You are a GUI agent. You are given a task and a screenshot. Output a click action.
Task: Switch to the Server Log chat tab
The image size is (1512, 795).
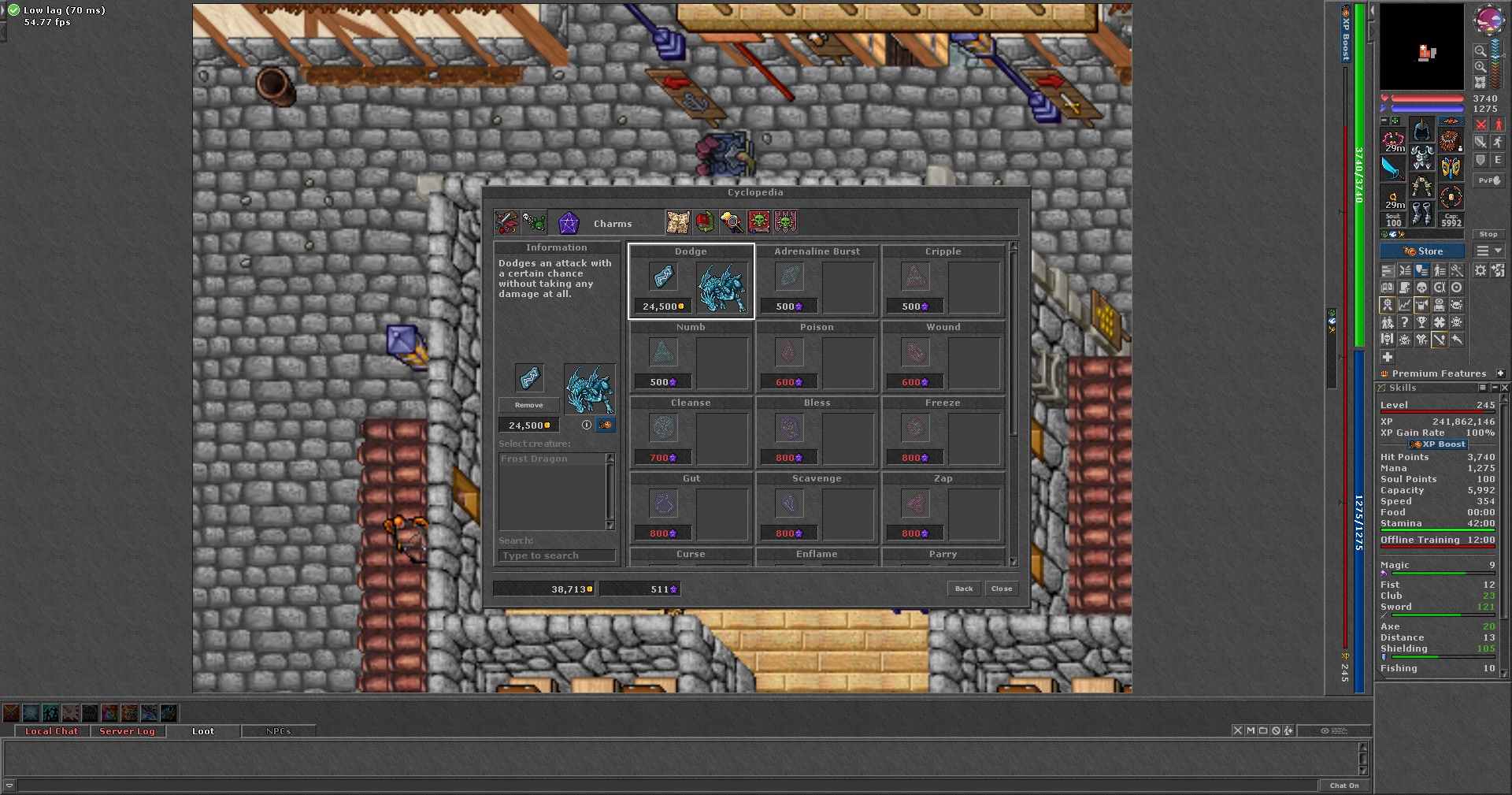pyautogui.click(x=127, y=731)
